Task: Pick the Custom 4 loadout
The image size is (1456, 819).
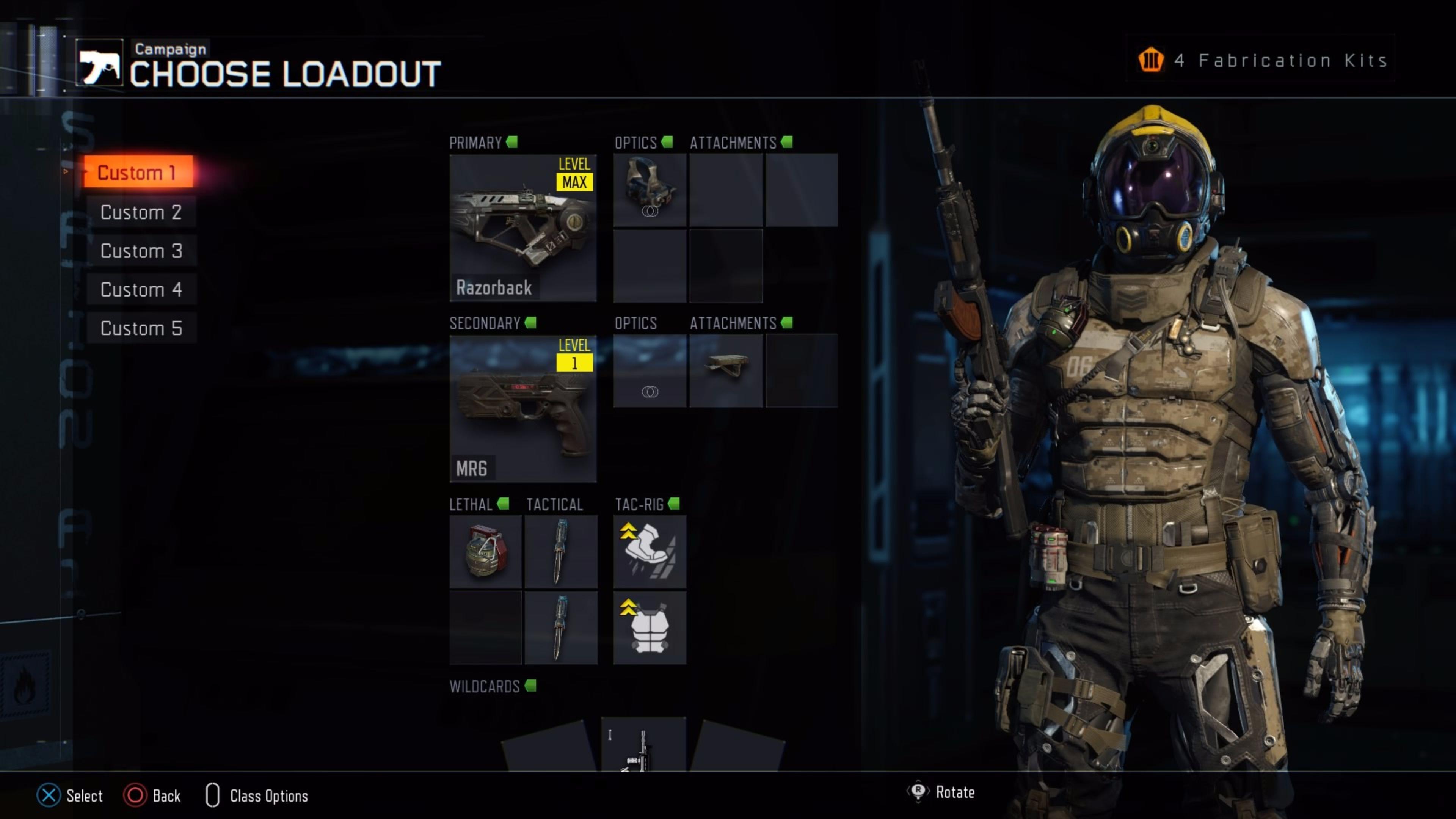Action: (x=141, y=289)
